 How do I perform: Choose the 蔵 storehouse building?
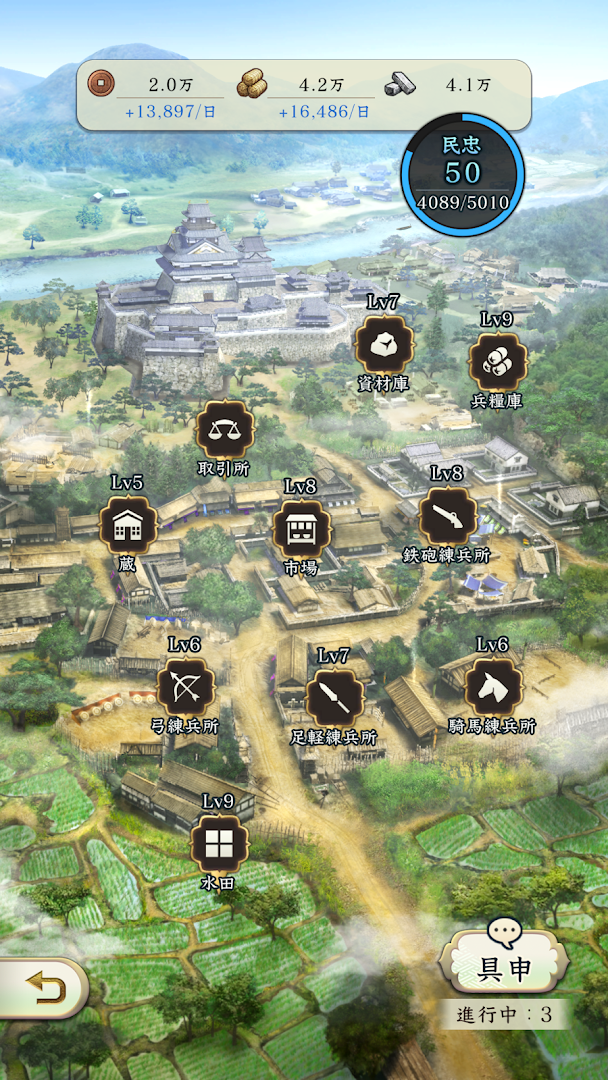[127, 525]
